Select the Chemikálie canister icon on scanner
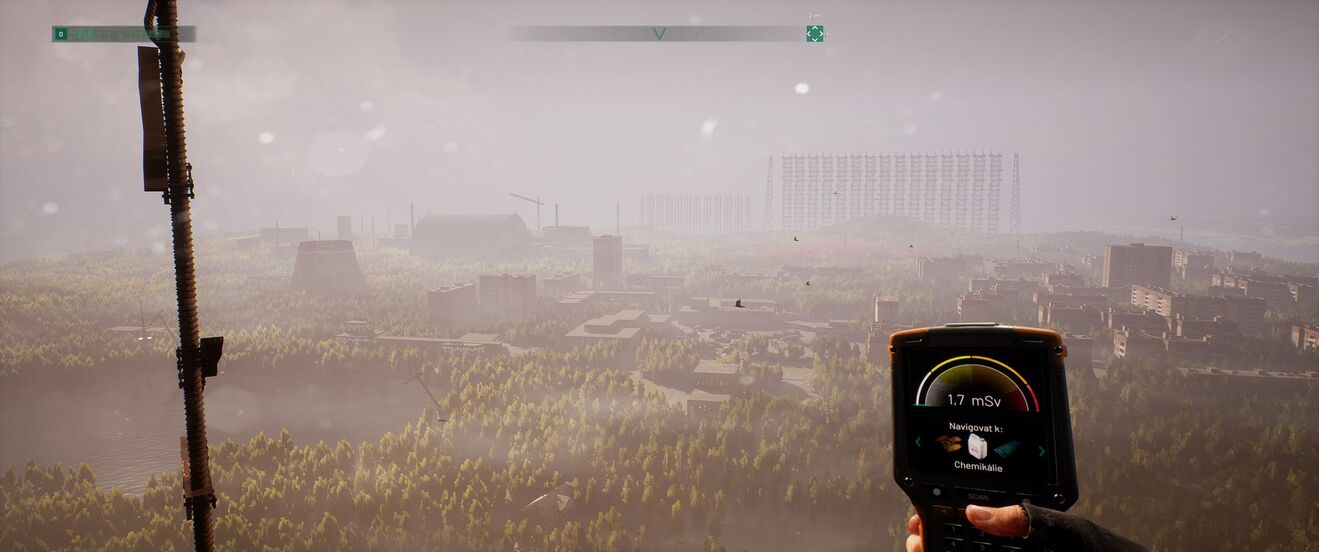Viewport: 1319px width, 552px height. pyautogui.click(x=977, y=446)
